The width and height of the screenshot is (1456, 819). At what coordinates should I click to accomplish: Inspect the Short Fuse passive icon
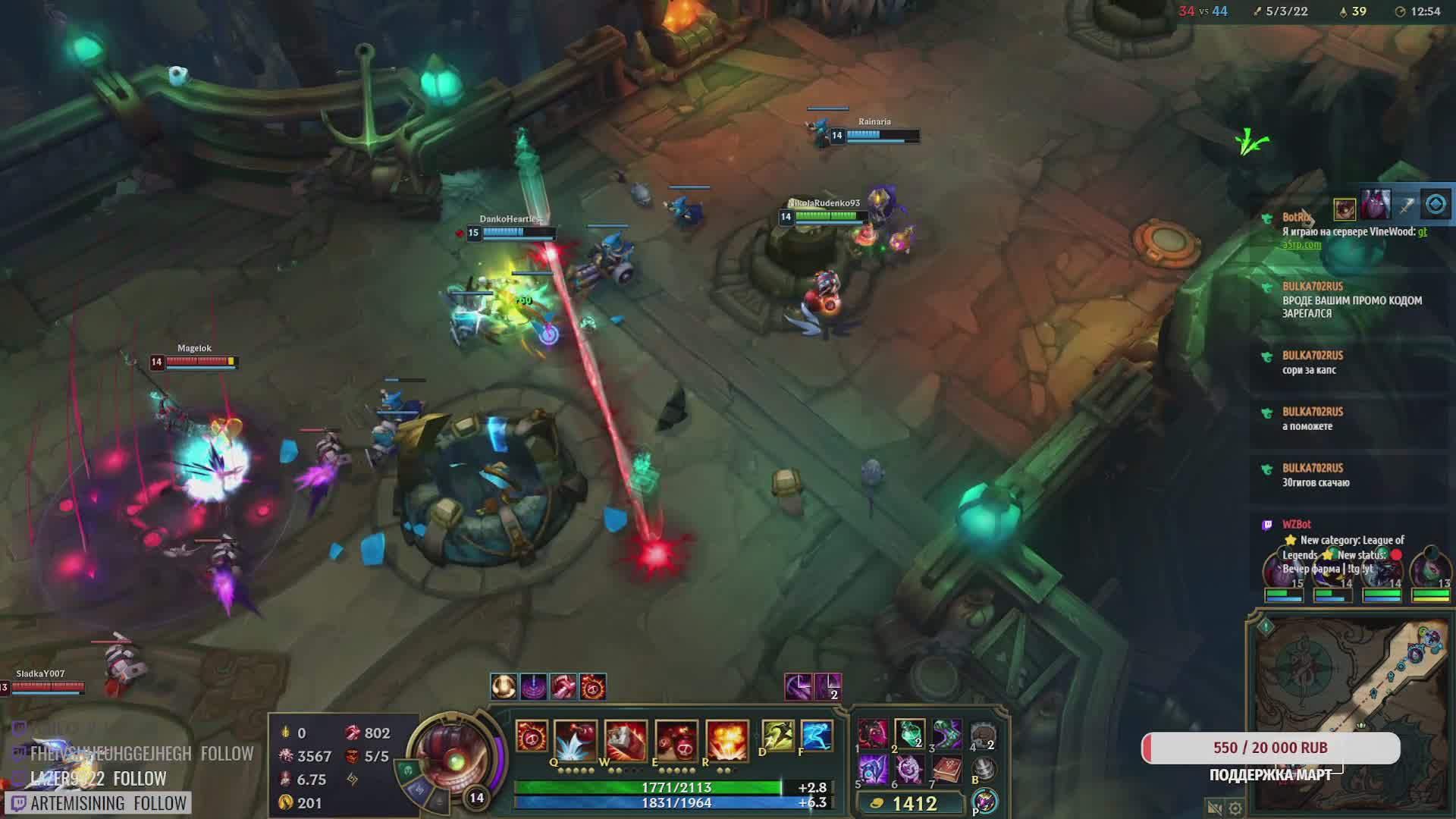(532, 736)
